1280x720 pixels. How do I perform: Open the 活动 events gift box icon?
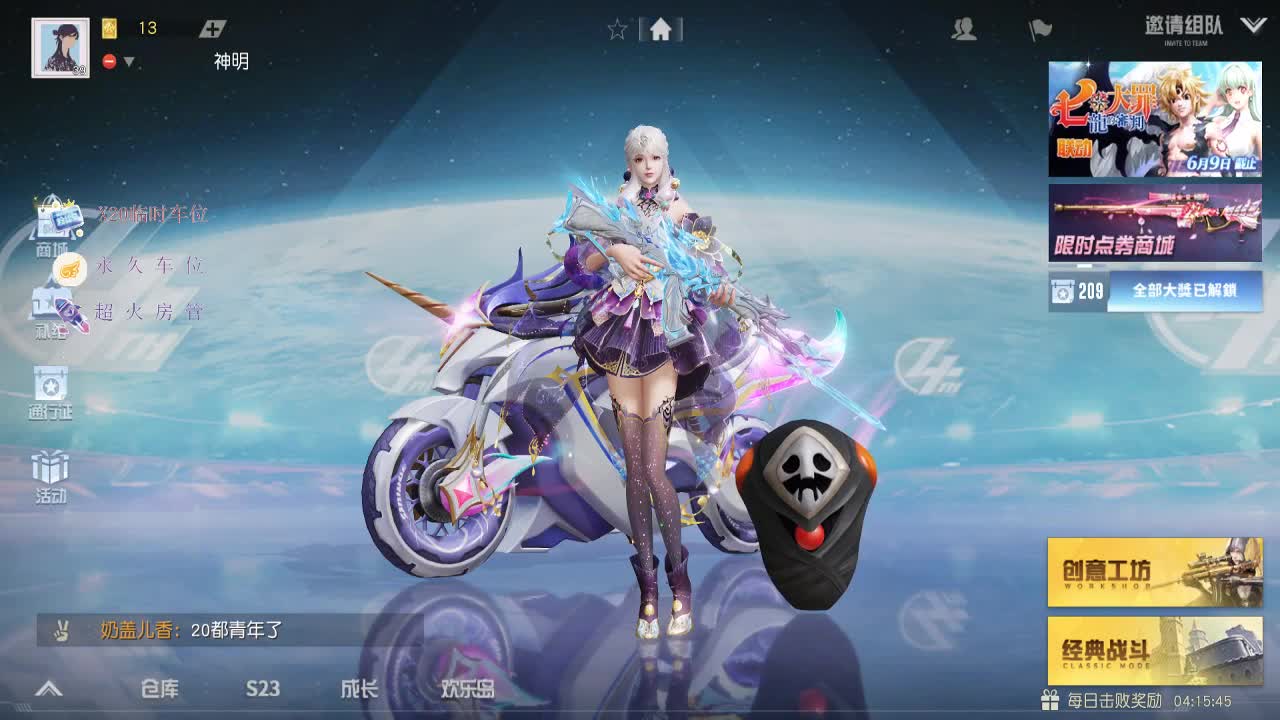pos(49,468)
